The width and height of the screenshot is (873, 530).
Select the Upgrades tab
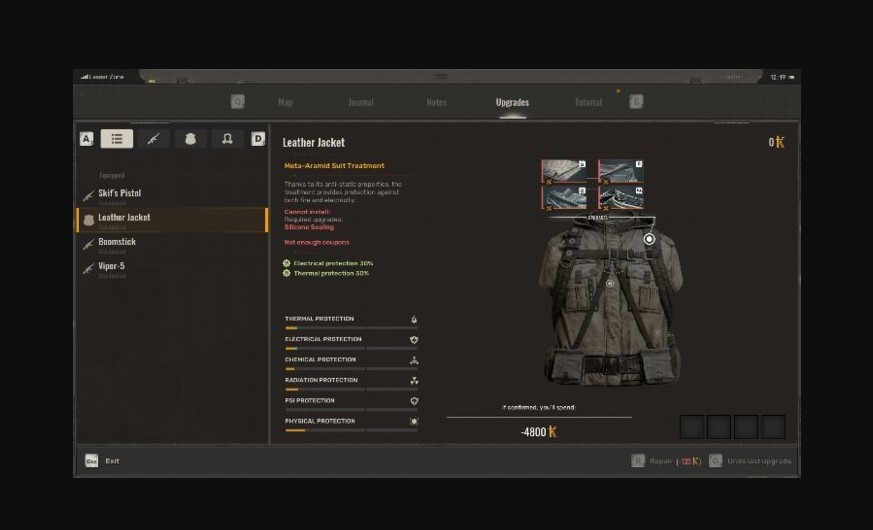[x=512, y=102]
